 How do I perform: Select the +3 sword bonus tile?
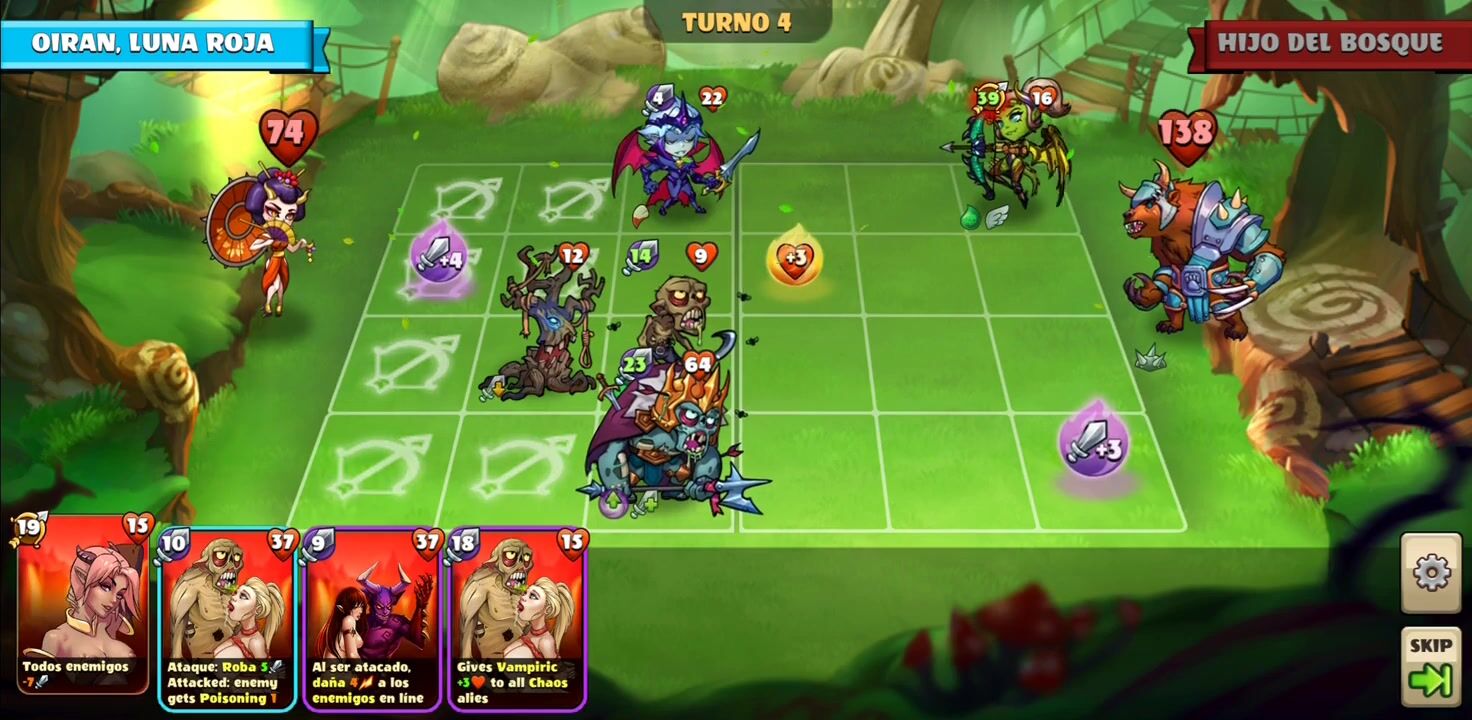(1093, 444)
